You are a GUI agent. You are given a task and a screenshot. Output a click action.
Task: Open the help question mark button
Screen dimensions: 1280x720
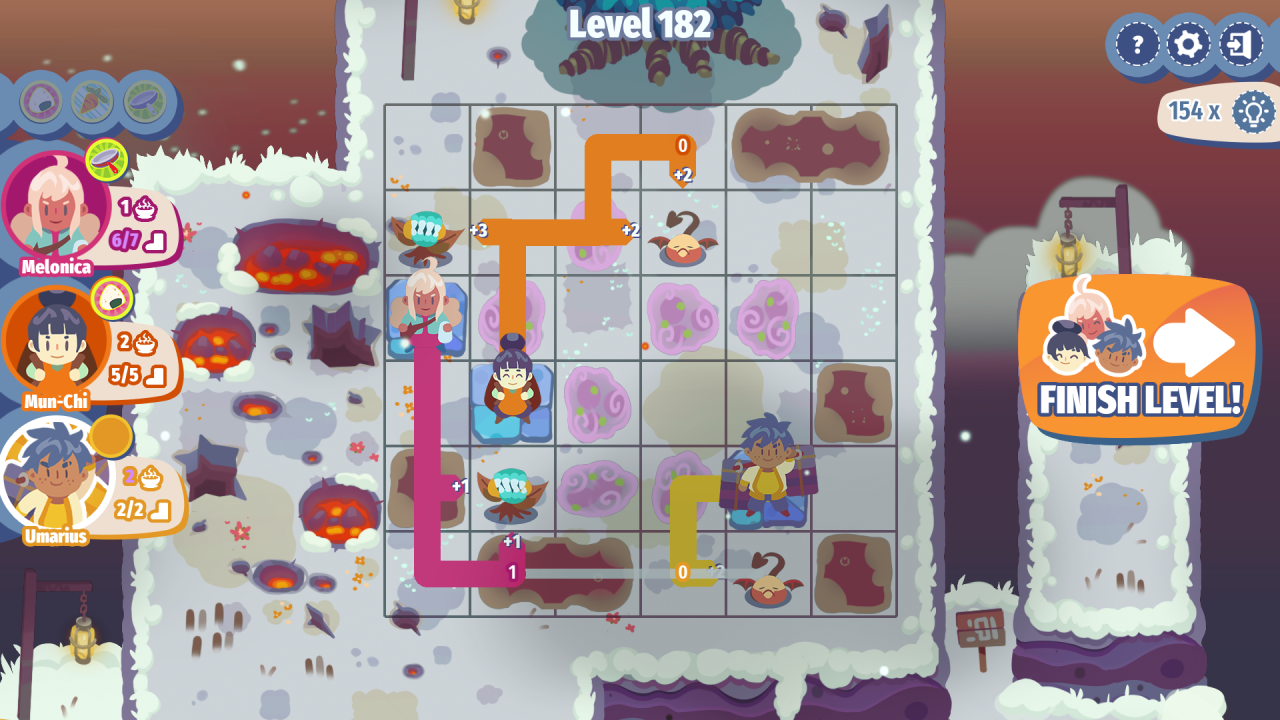click(1137, 45)
